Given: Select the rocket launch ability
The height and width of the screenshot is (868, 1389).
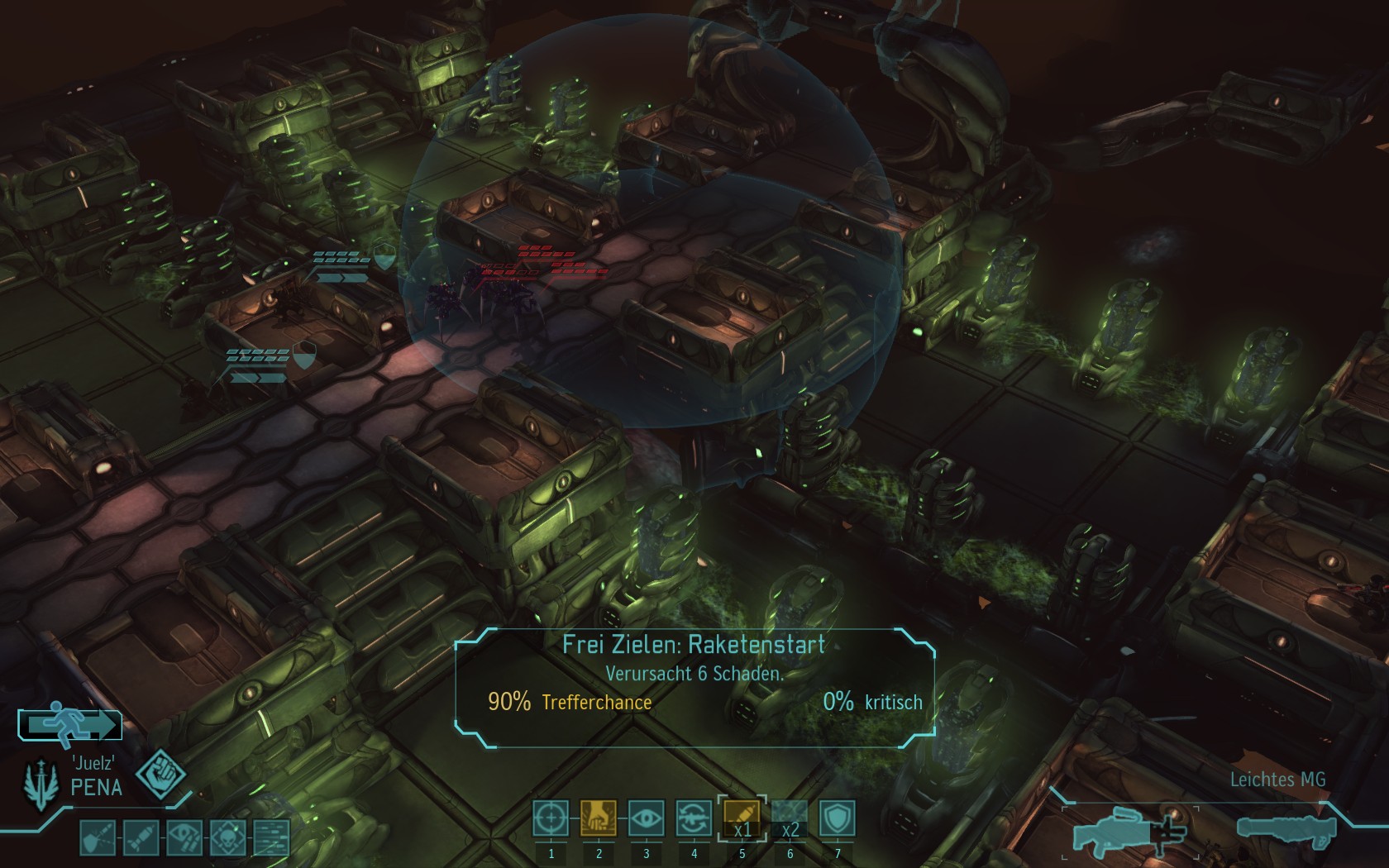Looking at the screenshot, I should click(742, 819).
